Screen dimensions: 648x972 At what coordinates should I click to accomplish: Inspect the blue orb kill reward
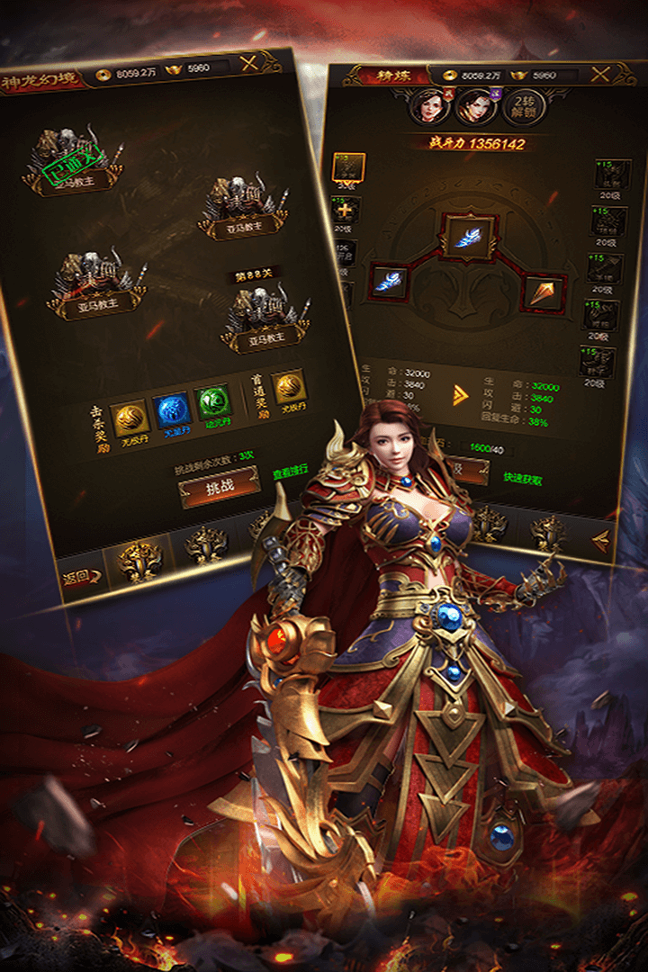[168, 412]
